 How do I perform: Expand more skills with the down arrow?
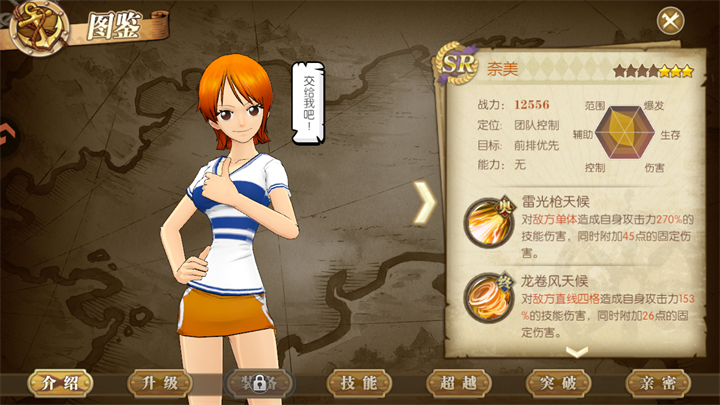pyautogui.click(x=577, y=351)
